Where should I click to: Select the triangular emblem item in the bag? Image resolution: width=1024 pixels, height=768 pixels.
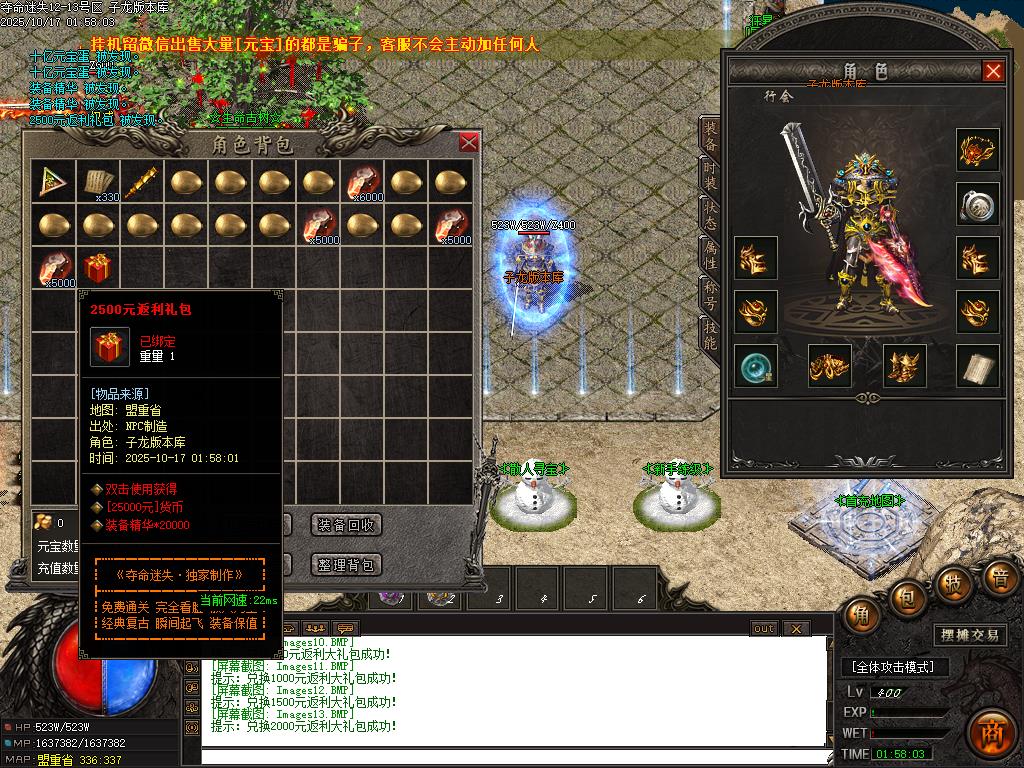click(x=53, y=182)
